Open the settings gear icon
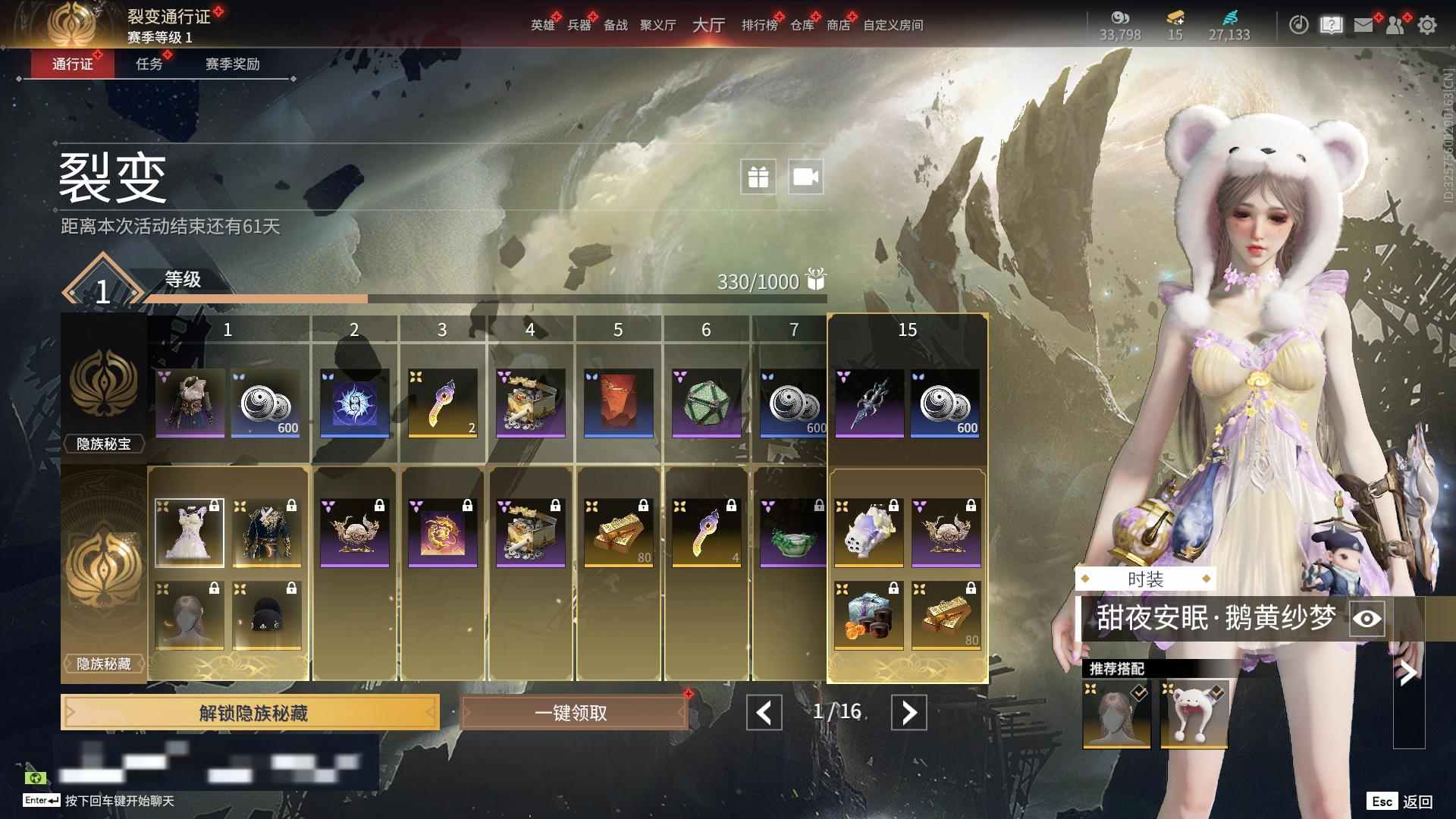The width and height of the screenshot is (1456, 819). pyautogui.click(x=1427, y=25)
